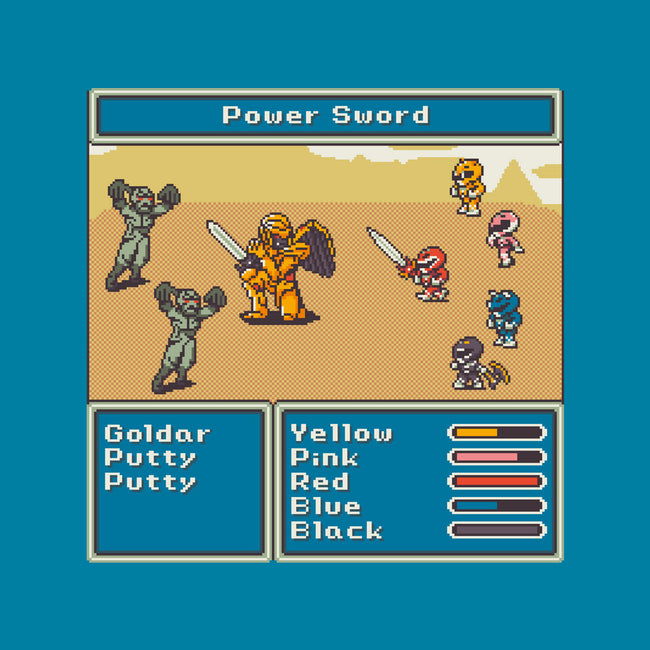Screen dimensions: 650x650
Task: Select Blue from the party list
Action: (325, 506)
